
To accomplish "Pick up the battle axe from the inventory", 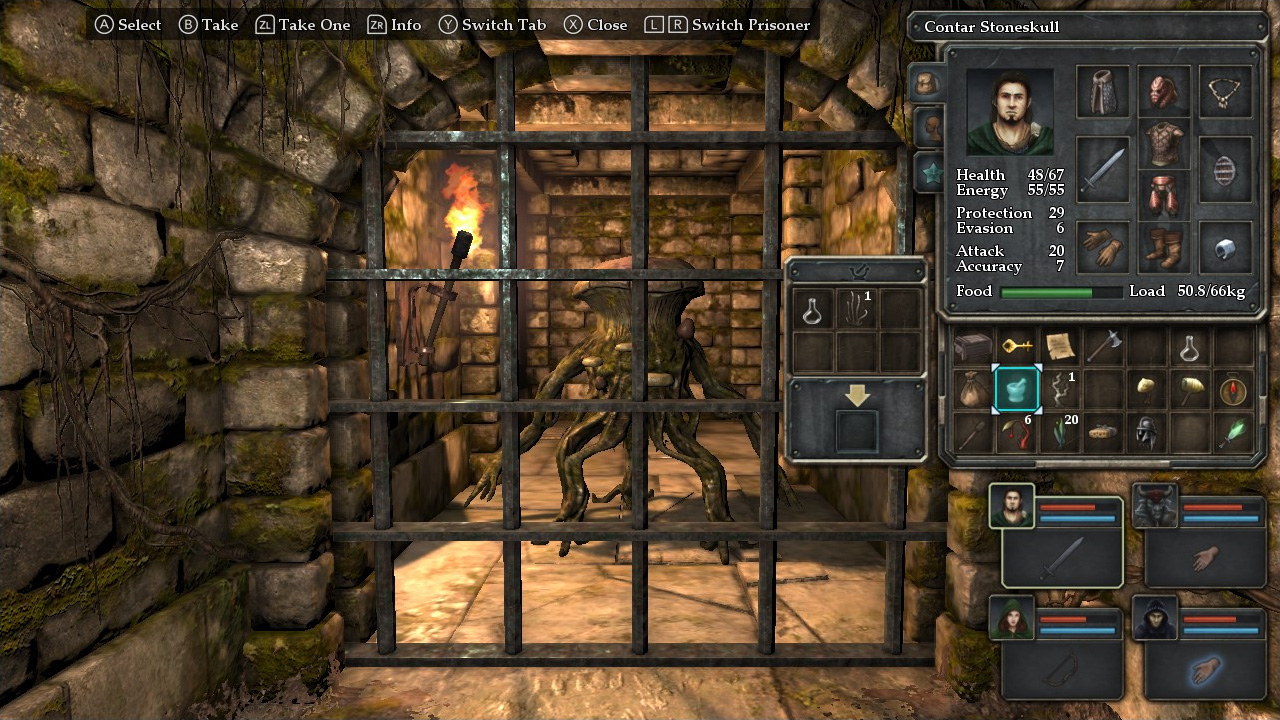I will 1105,347.
